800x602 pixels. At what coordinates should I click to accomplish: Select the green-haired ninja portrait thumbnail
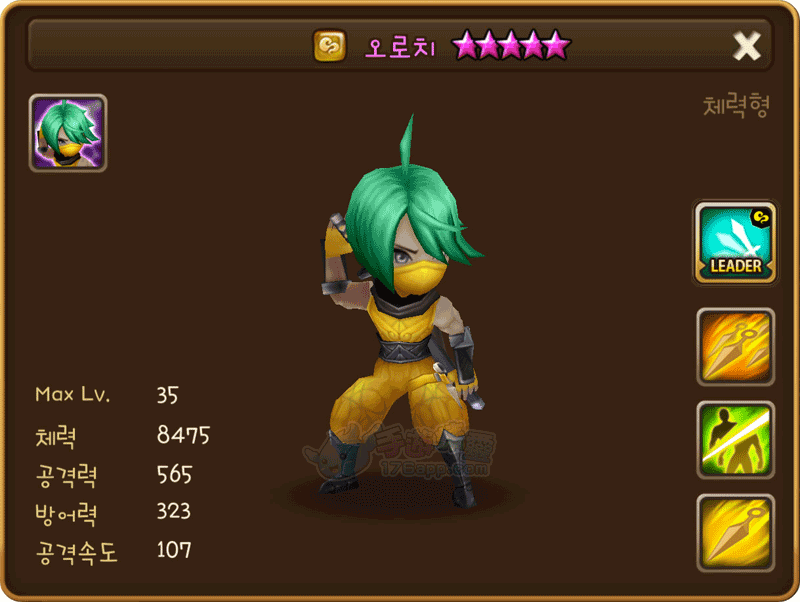[x=68, y=133]
